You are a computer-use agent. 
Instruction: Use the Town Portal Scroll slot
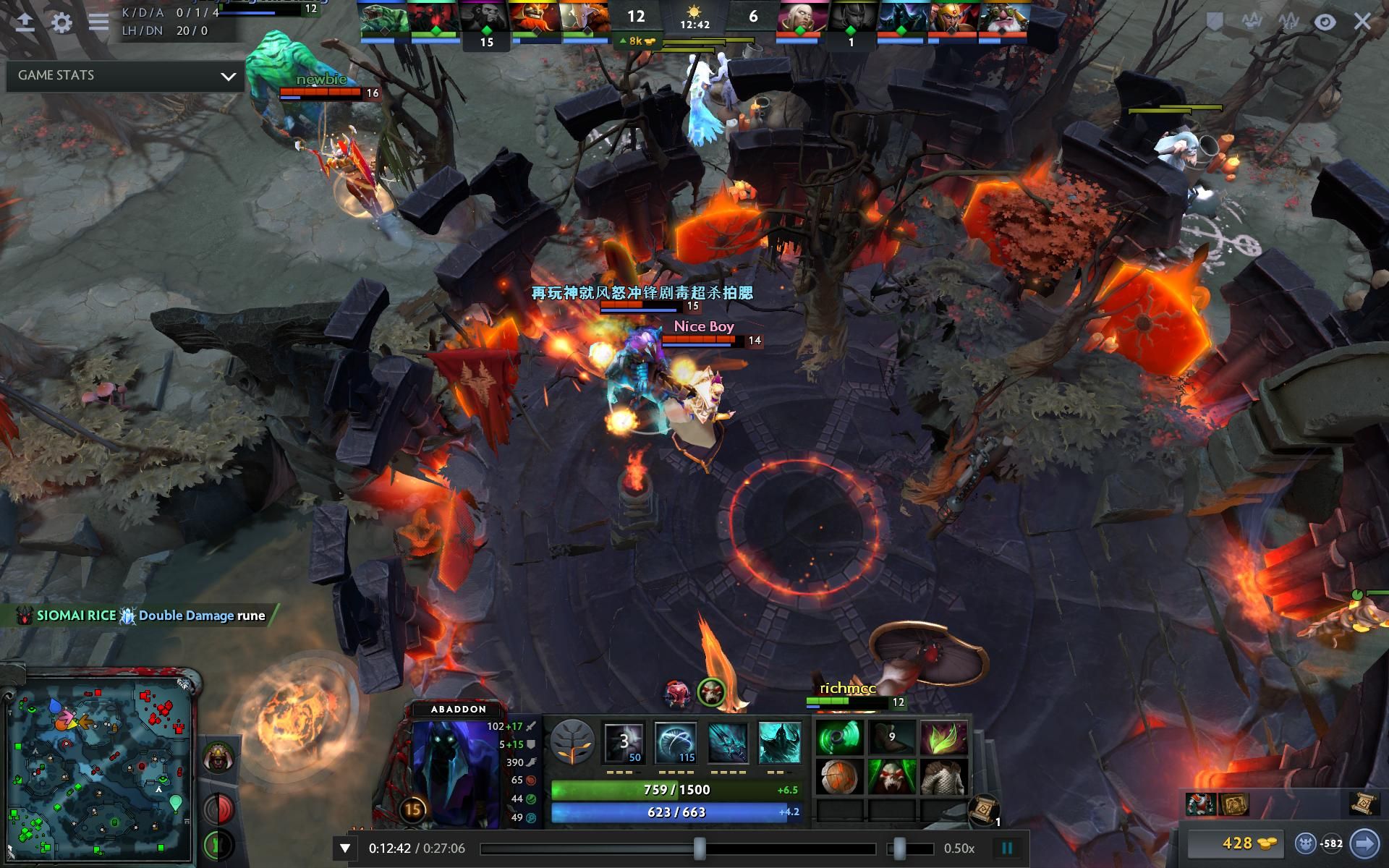984,807
